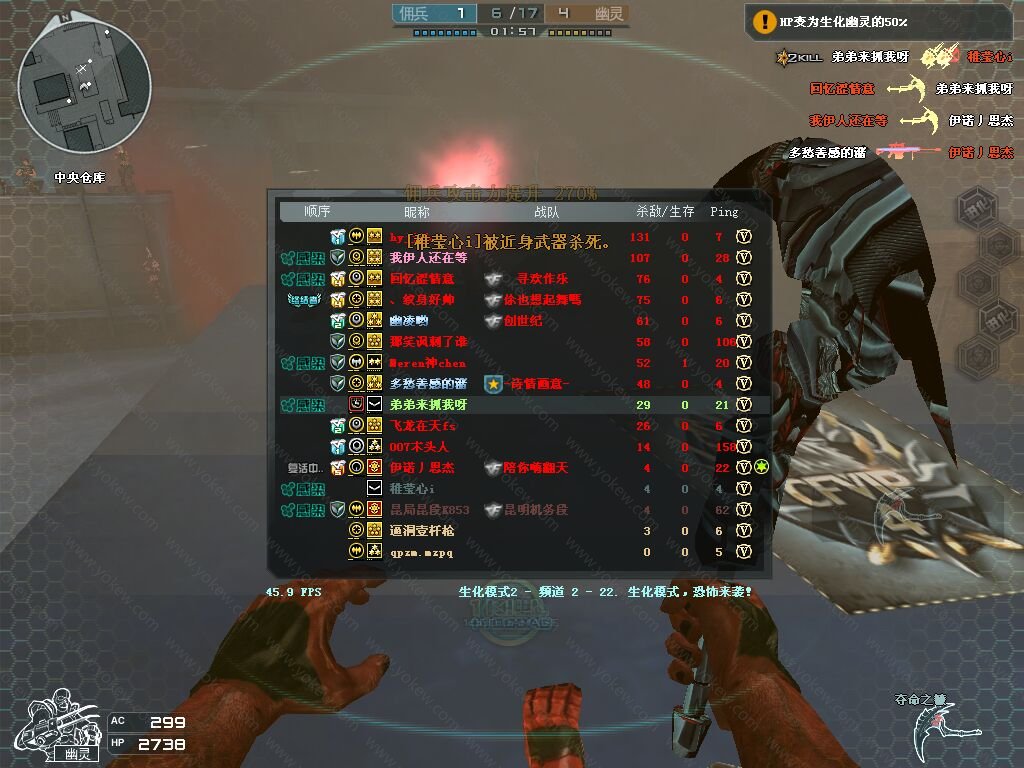Select highlighted row 弟弟来抓我呀
This screenshot has height=768, width=1024.
(x=428, y=405)
